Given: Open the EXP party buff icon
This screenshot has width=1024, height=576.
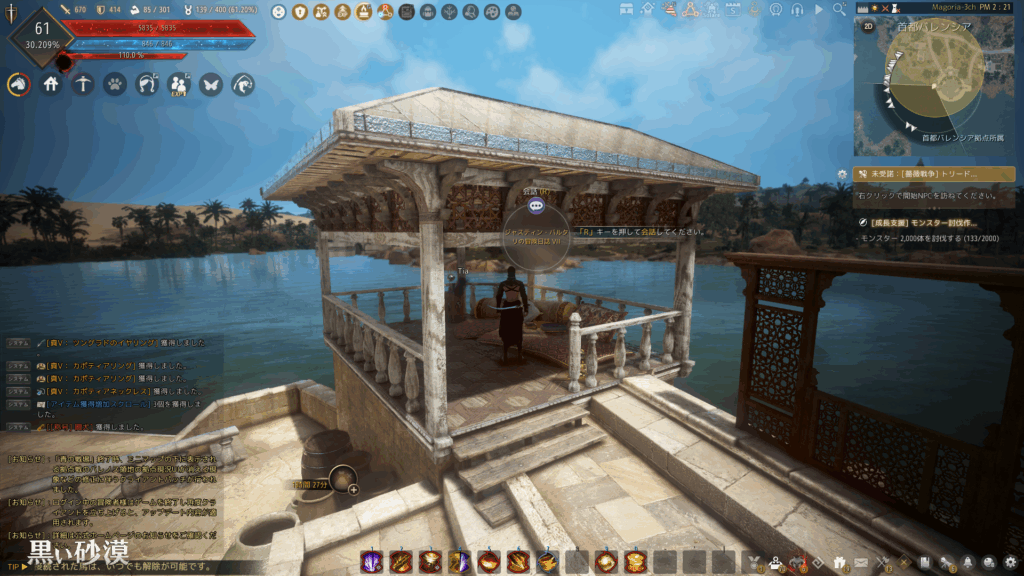Looking at the screenshot, I should pyautogui.click(x=178, y=85).
